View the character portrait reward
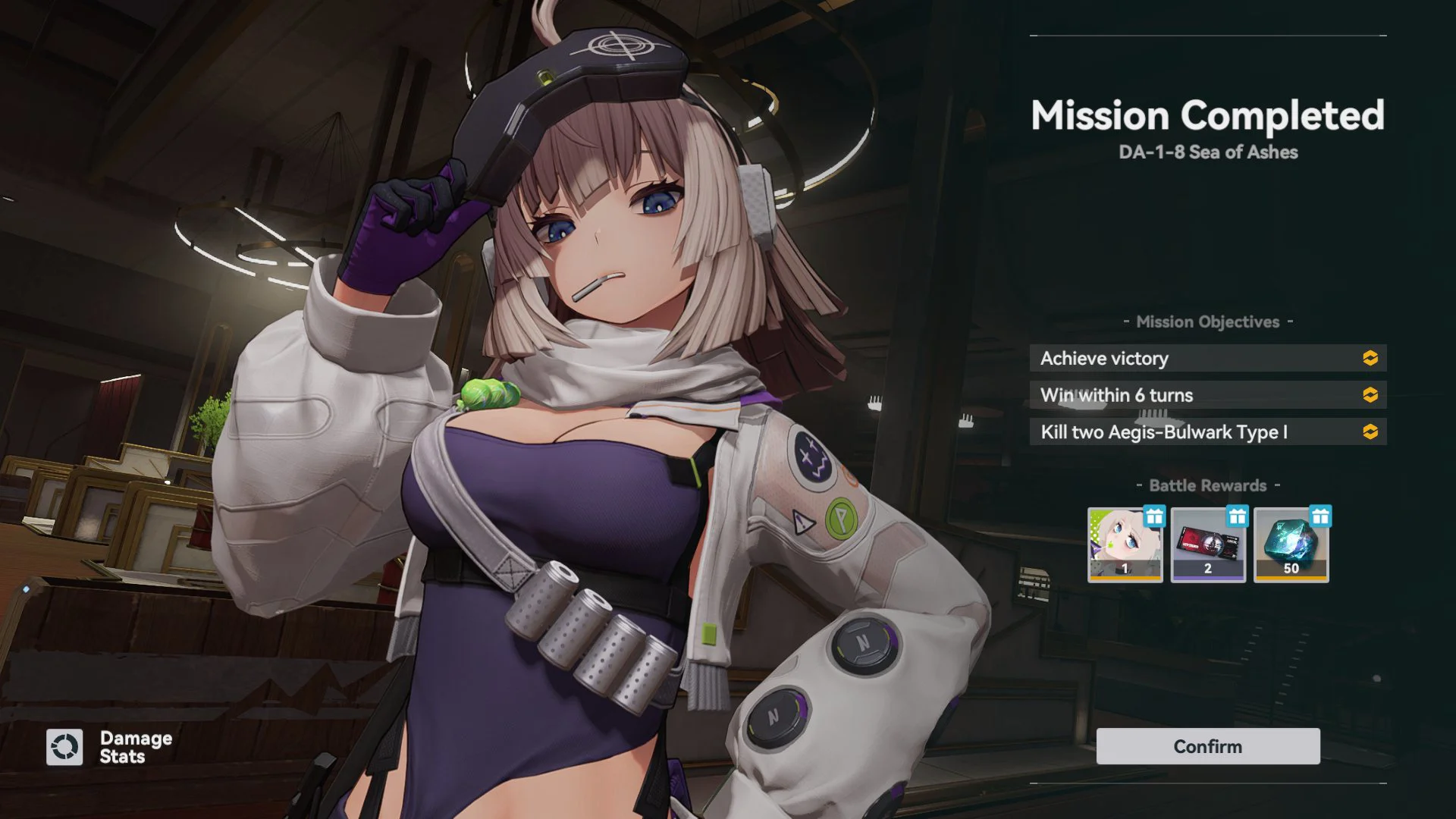 pyautogui.click(x=1125, y=544)
